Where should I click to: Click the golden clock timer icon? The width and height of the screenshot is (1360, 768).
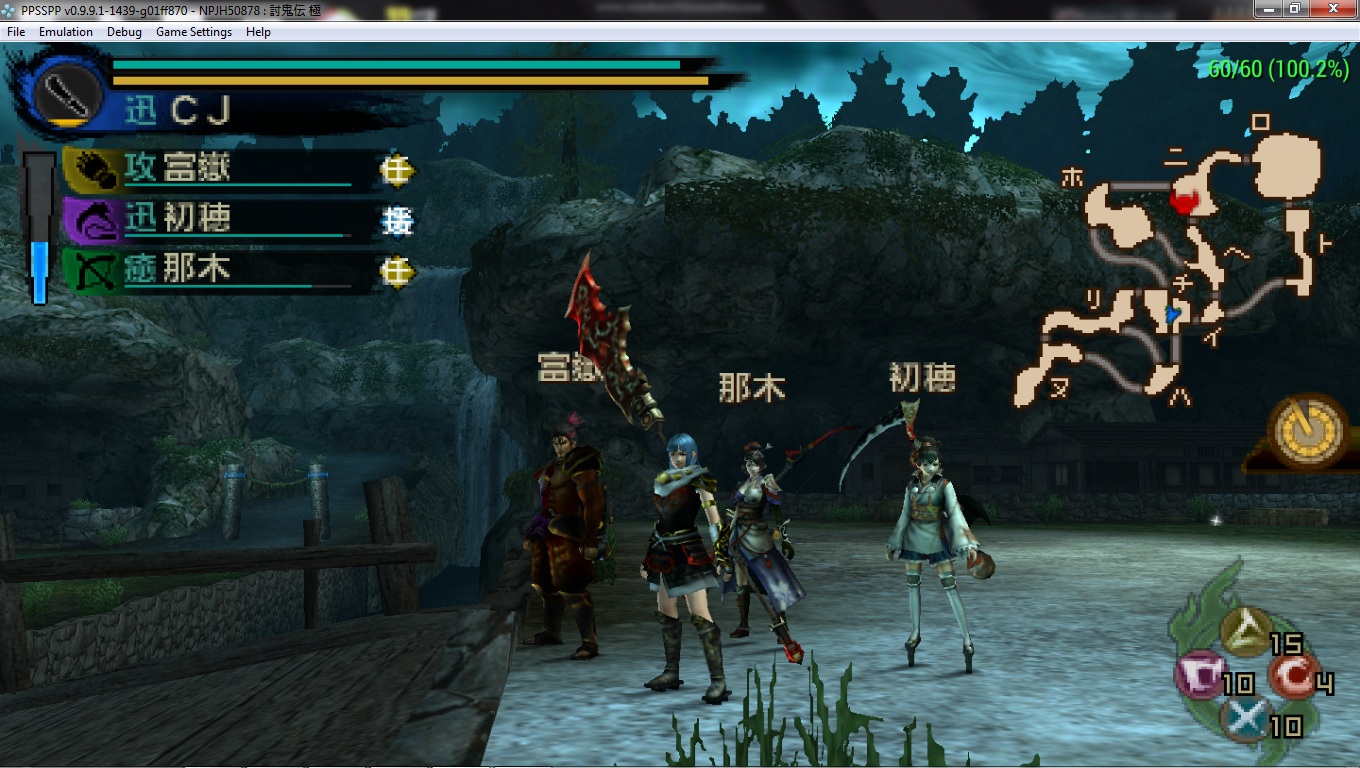(1308, 431)
